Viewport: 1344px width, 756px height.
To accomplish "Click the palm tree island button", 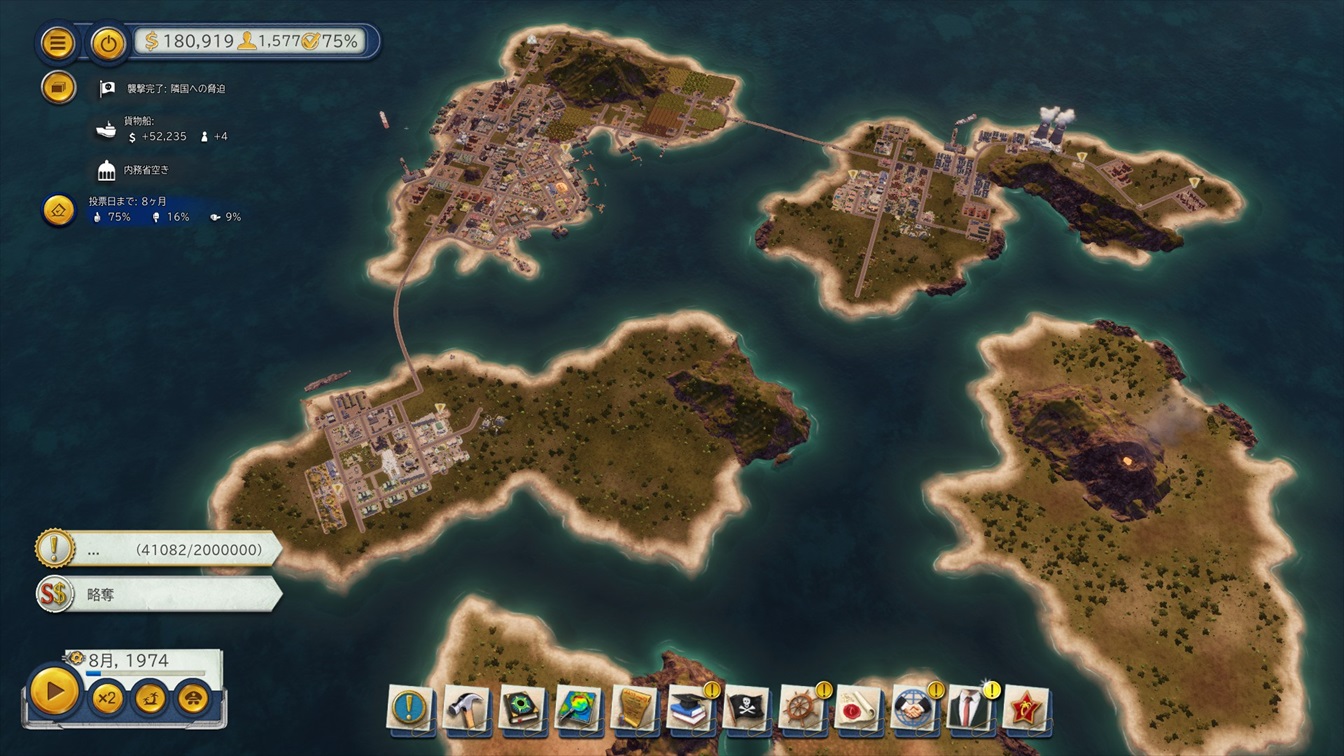I will pos(150,698).
